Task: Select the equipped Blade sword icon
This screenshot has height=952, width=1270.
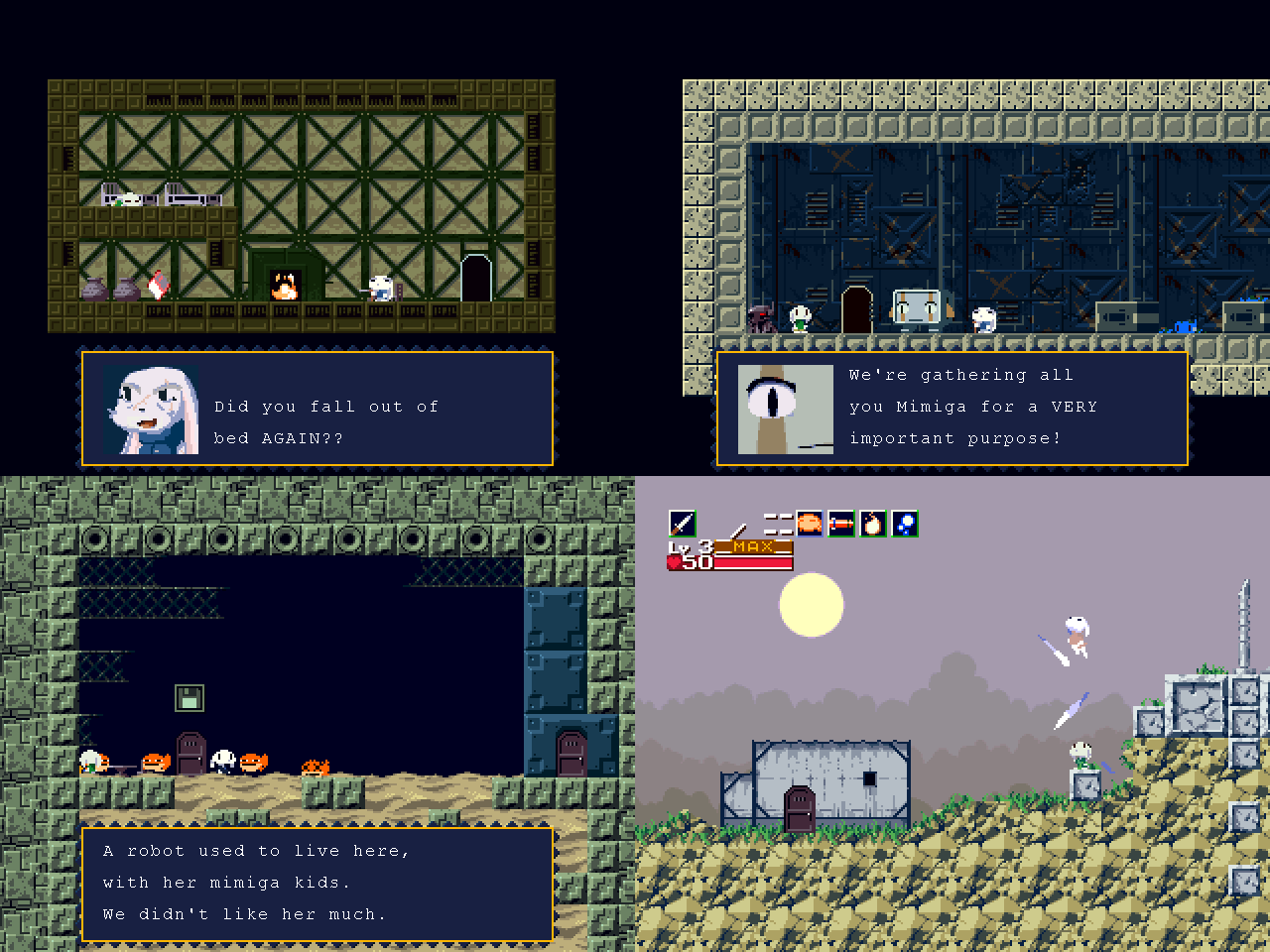Action: click(682, 523)
